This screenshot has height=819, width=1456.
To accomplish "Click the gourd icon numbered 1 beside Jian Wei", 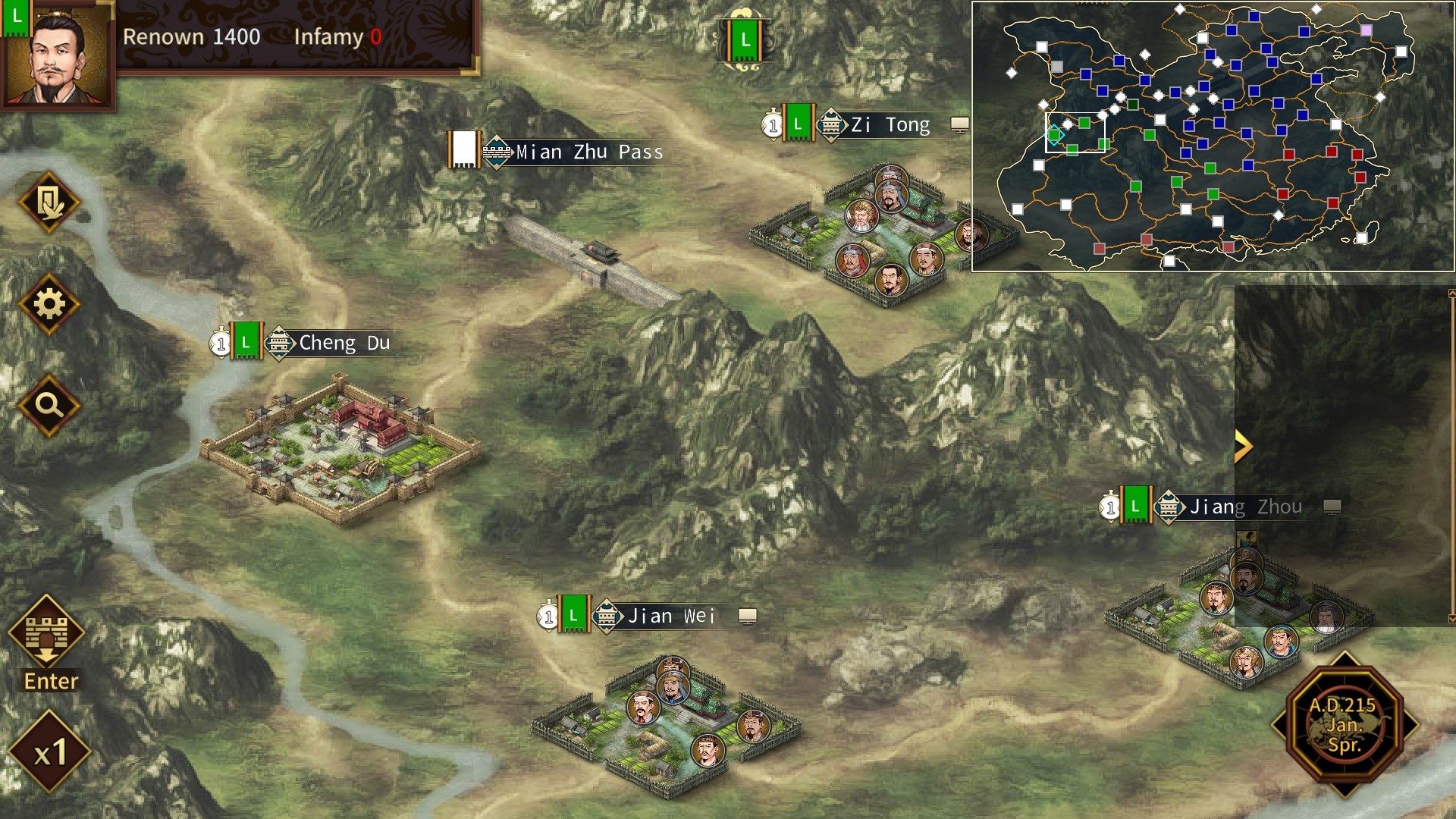I will point(547,616).
